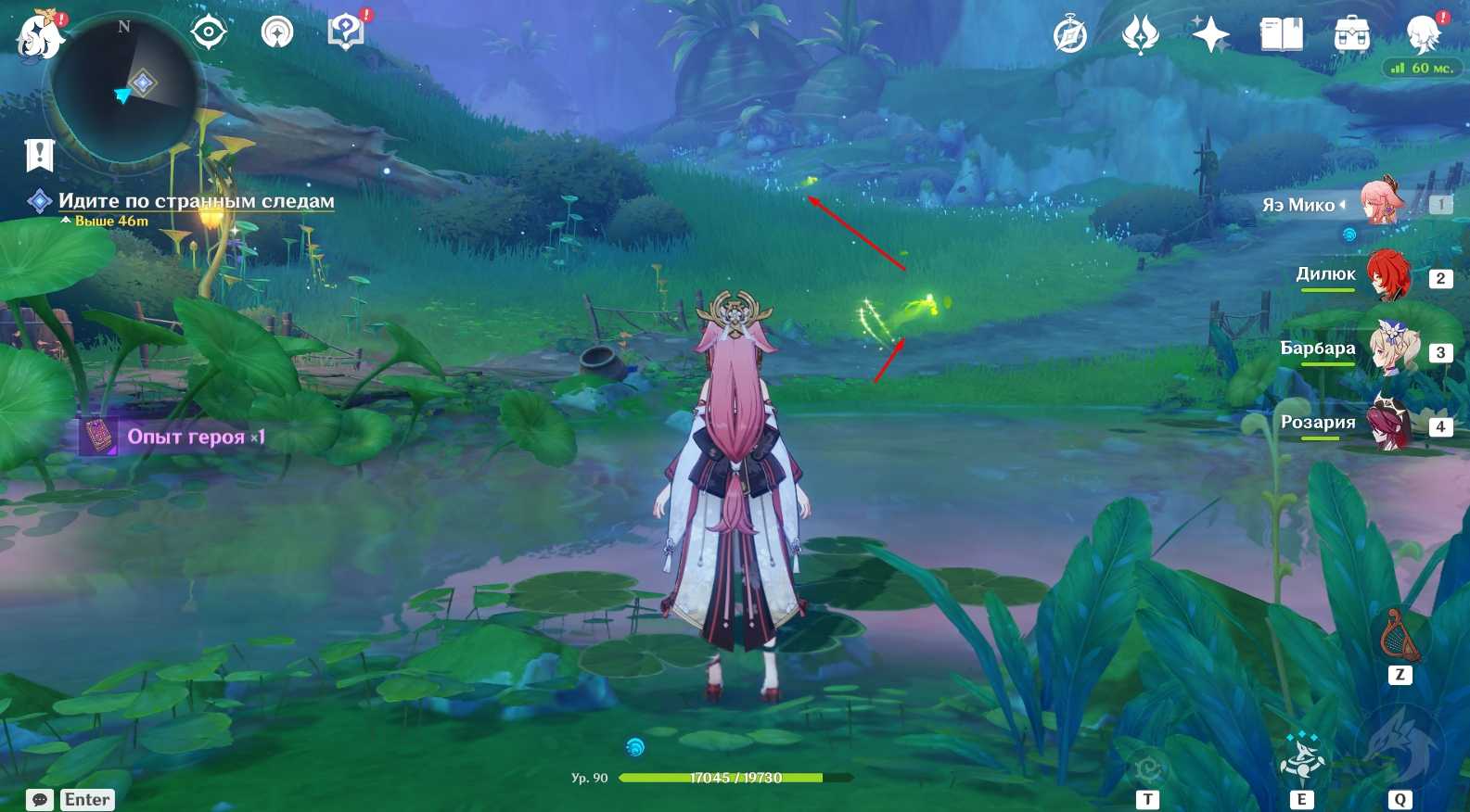Open the character menu icon
The image size is (1470, 812).
1423,34
